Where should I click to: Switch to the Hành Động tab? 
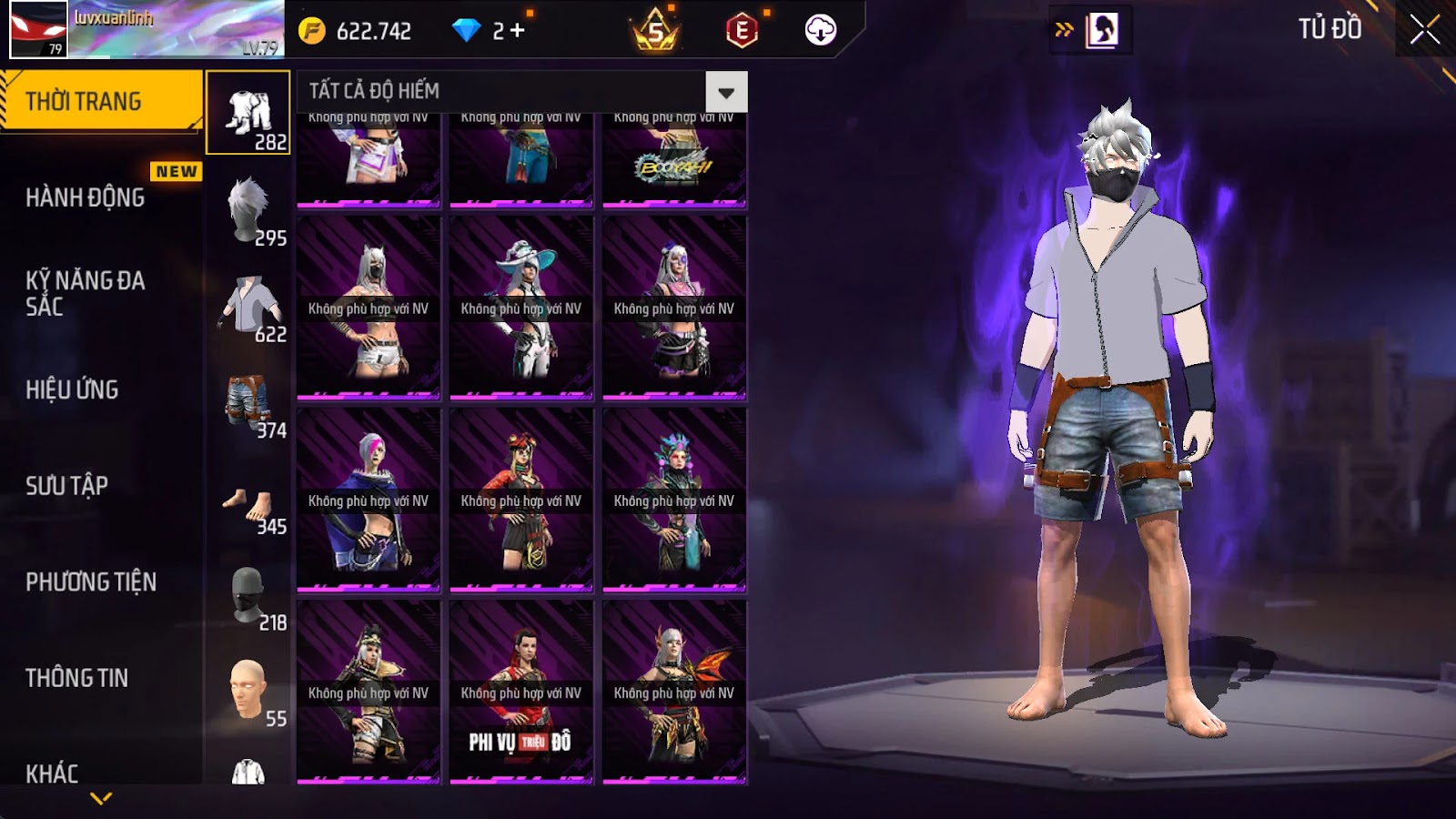[x=85, y=197]
